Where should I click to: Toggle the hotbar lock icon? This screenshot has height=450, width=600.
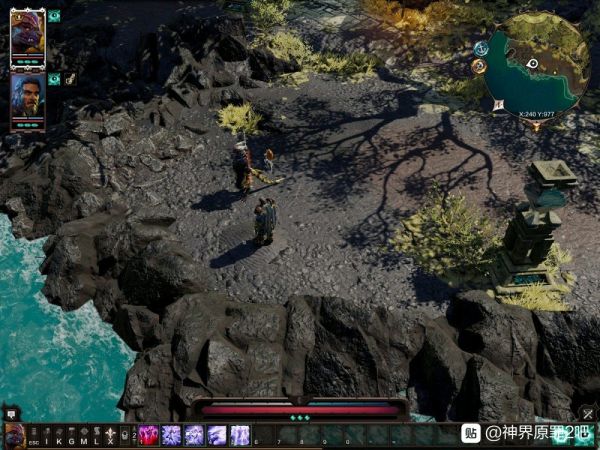(126, 436)
